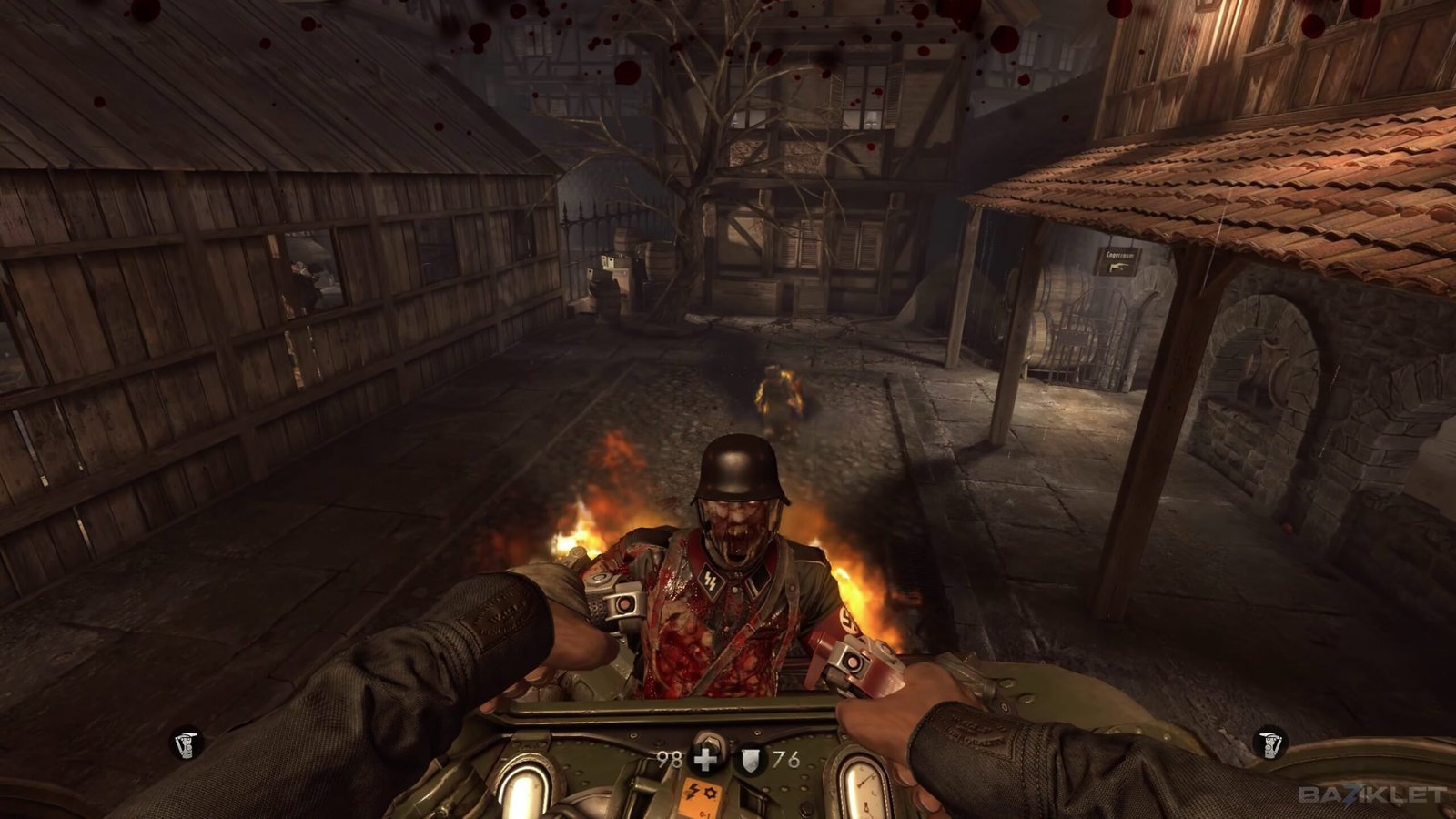The height and width of the screenshot is (819, 1456).
Task: Click the armor shield icon
Action: point(750,760)
